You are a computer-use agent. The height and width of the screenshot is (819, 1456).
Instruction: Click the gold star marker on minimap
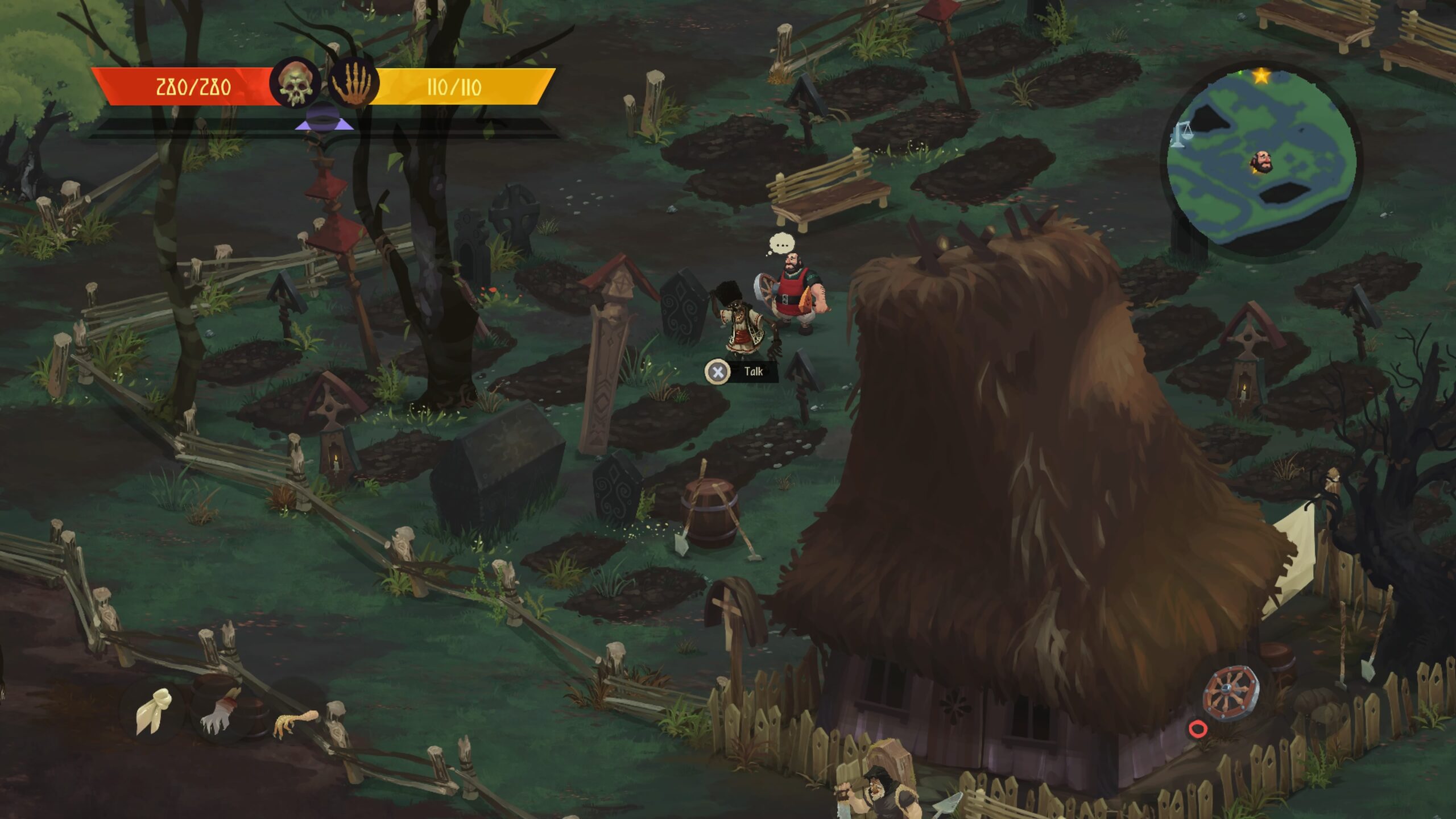point(1261,76)
